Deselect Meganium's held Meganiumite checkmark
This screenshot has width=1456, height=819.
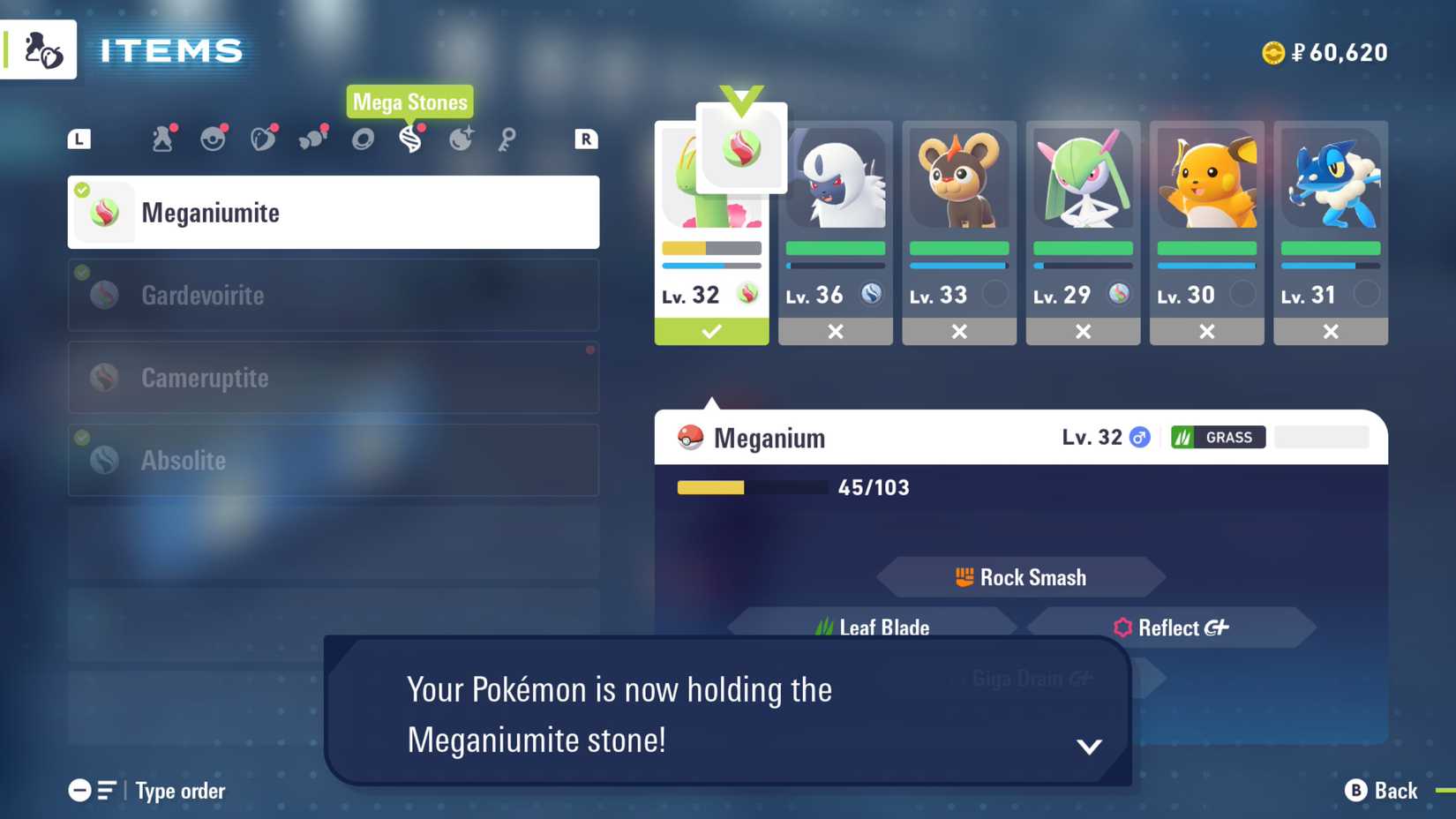(711, 332)
